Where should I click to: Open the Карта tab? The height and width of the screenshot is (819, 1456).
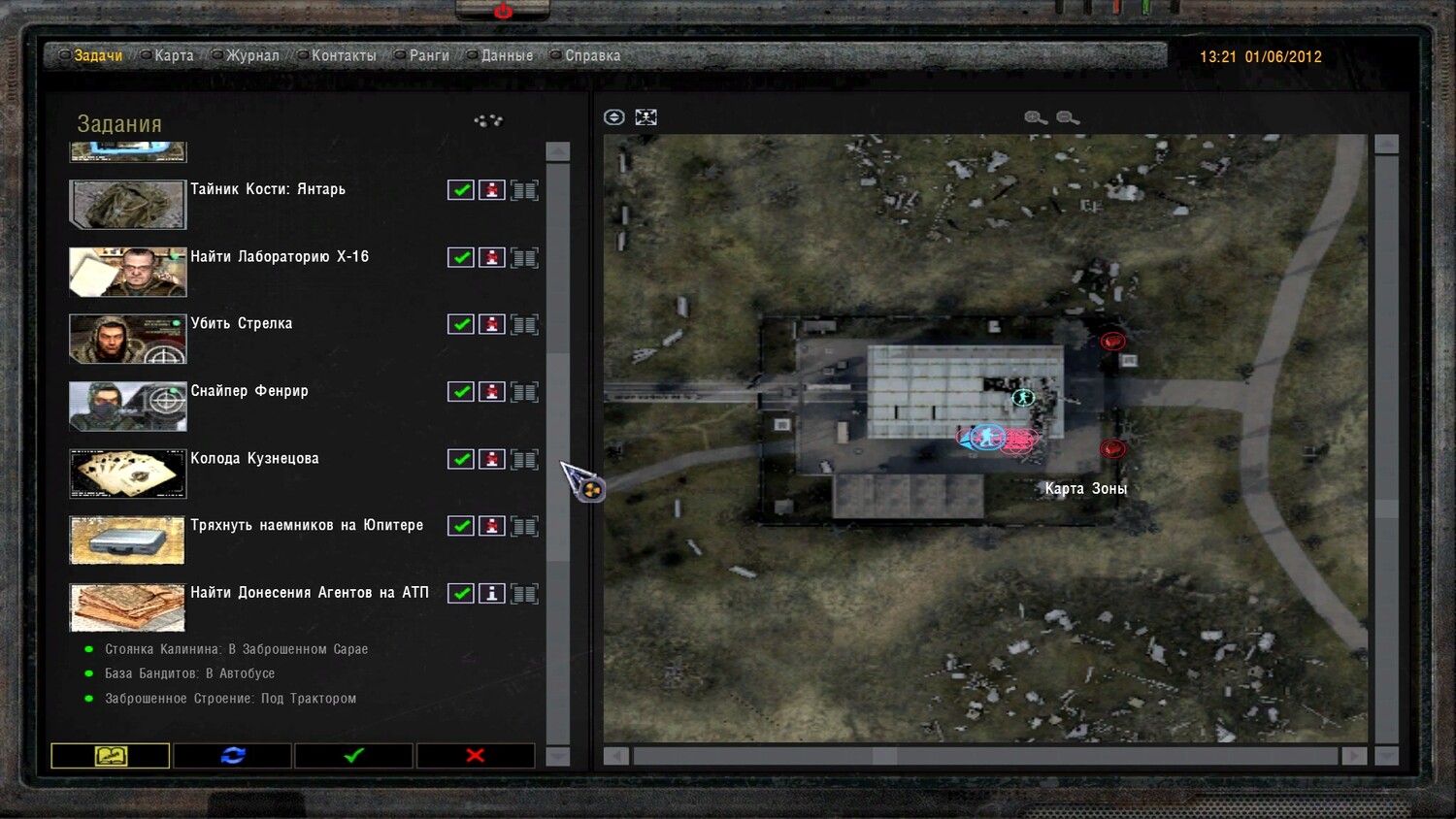173,56
